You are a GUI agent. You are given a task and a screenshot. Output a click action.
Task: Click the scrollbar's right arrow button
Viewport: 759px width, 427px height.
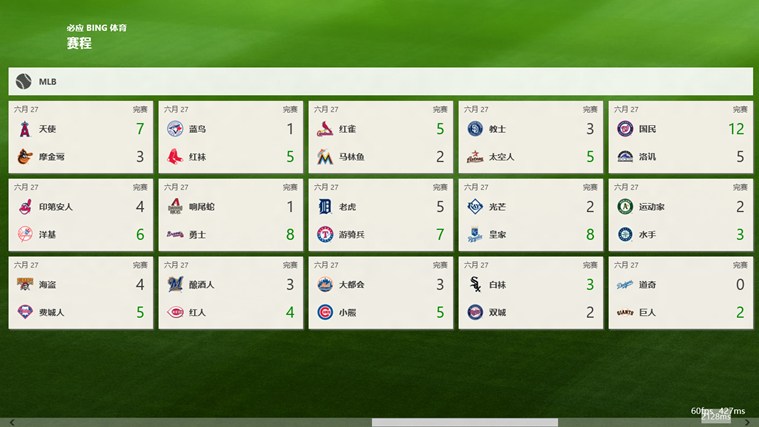[753, 422]
